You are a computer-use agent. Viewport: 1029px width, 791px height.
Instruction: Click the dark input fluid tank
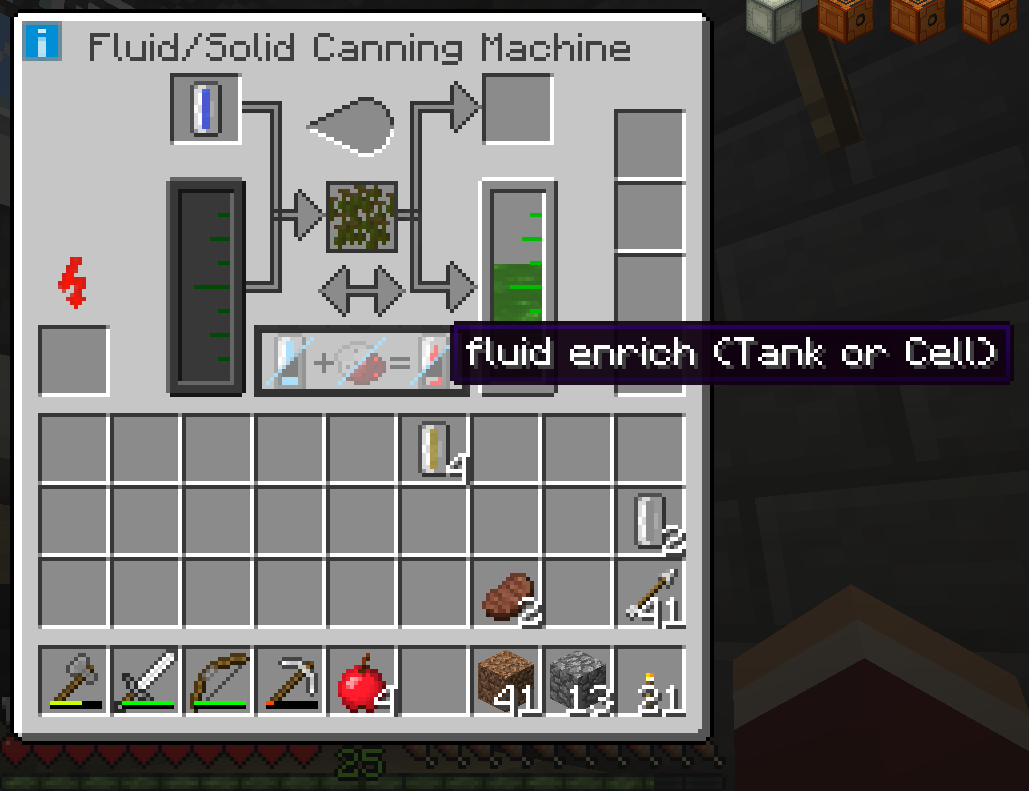(205, 286)
